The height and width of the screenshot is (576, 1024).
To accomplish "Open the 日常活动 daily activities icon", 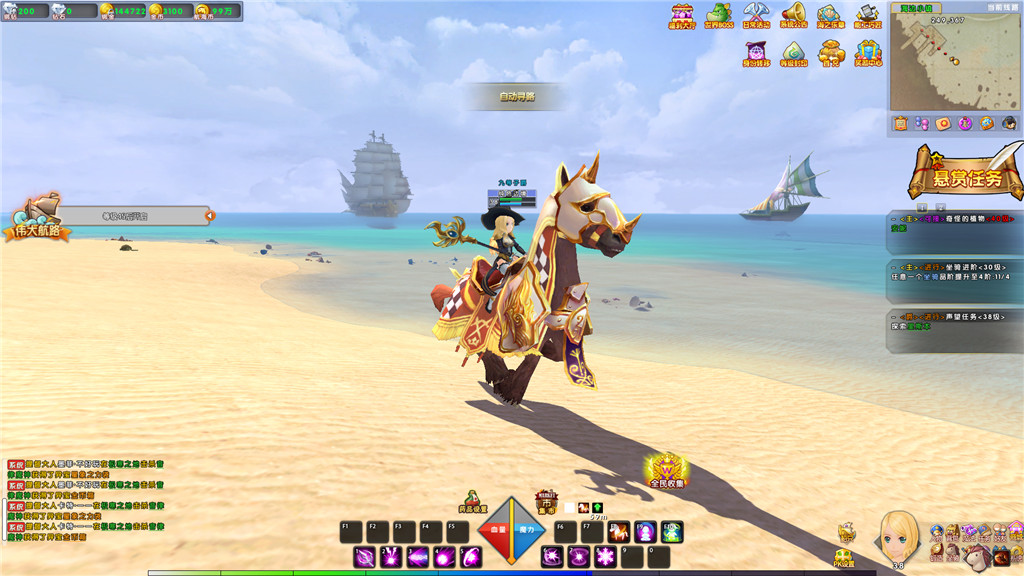I will pyautogui.click(x=756, y=15).
